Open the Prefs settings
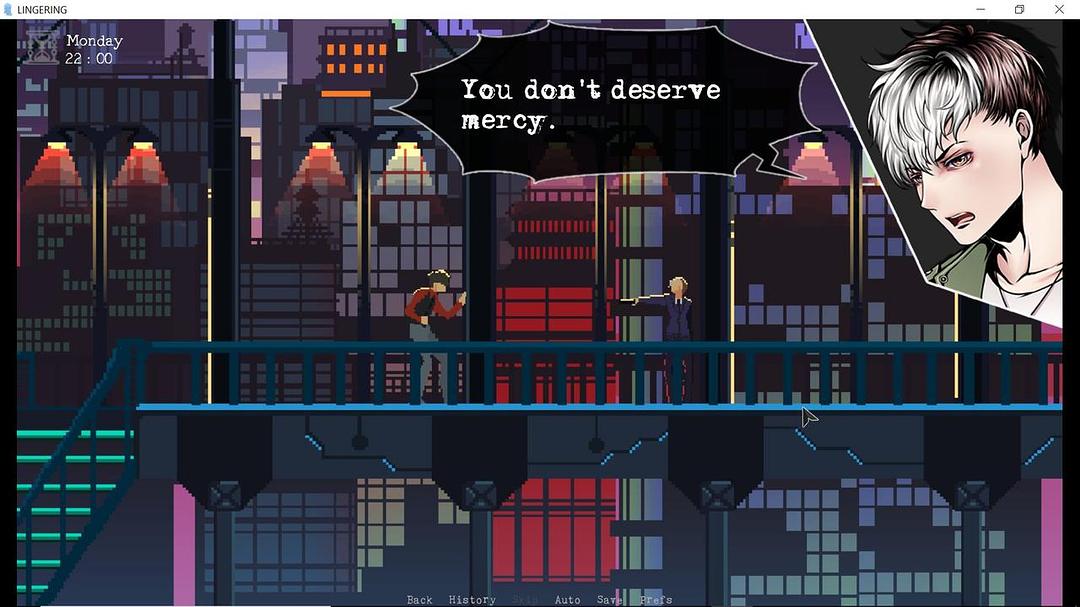 click(x=656, y=600)
